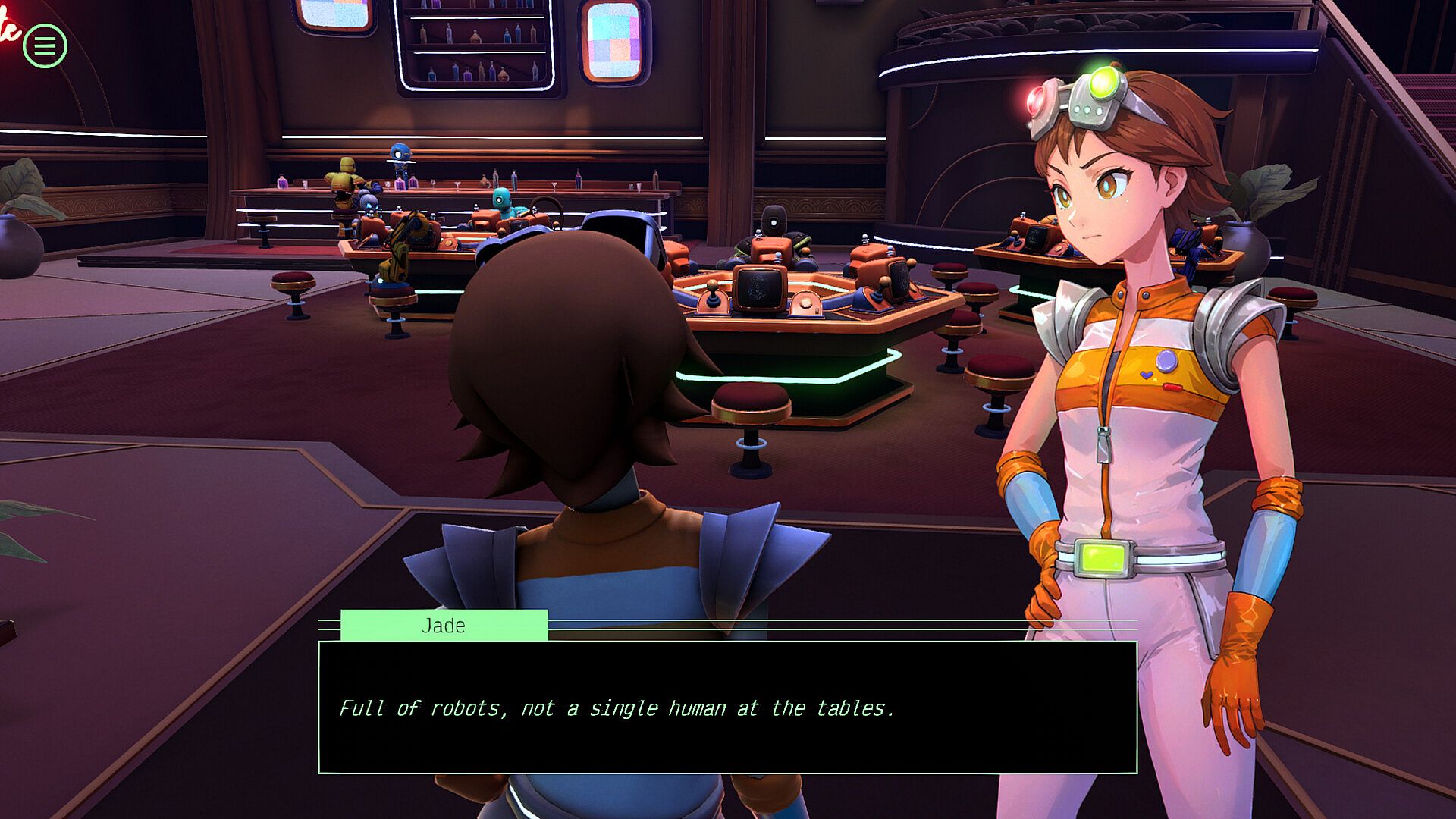1456x819 pixels.
Task: Advance Jade's dialogue text box
Action: 727,707
